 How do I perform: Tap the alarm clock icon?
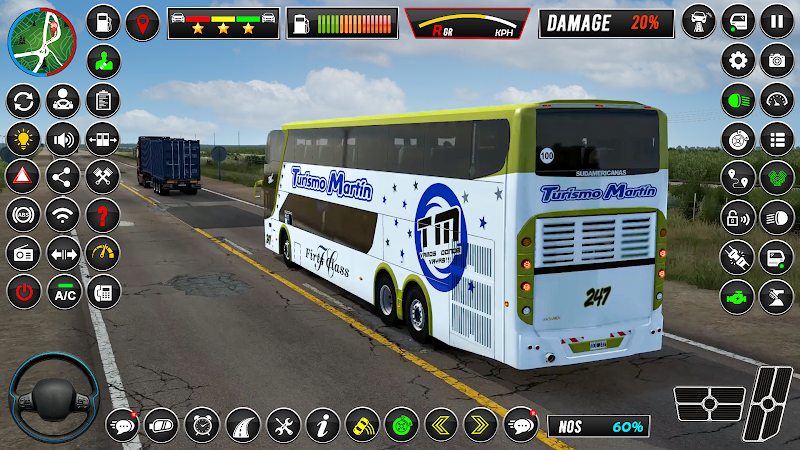(202, 425)
